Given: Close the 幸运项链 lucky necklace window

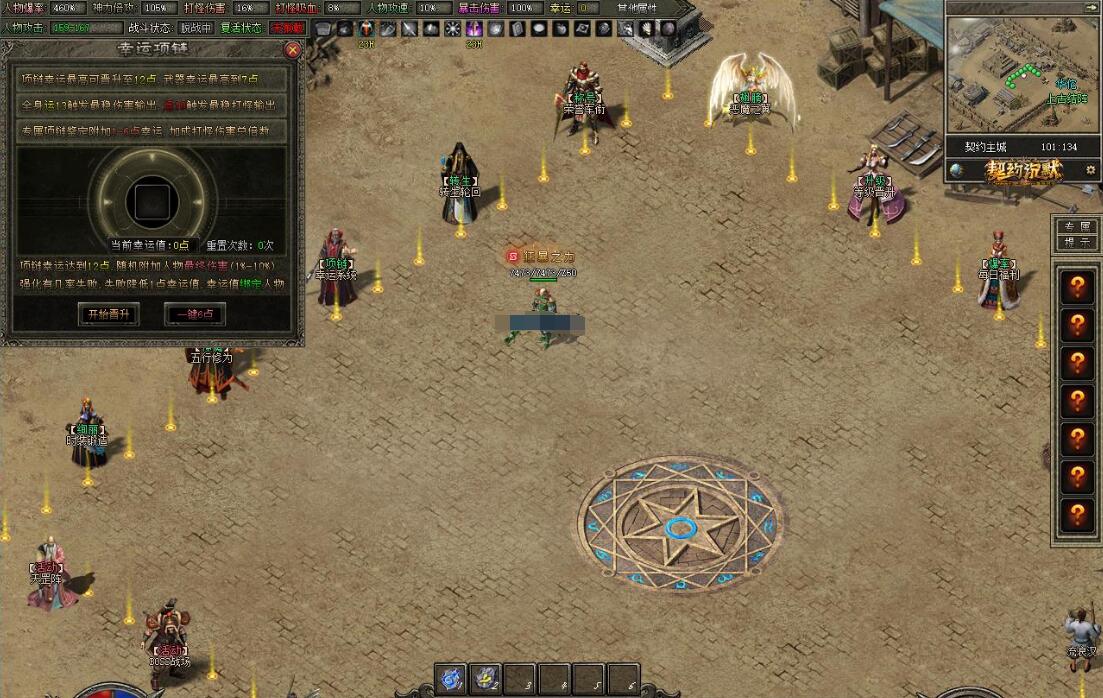Looking at the screenshot, I should 293,50.
